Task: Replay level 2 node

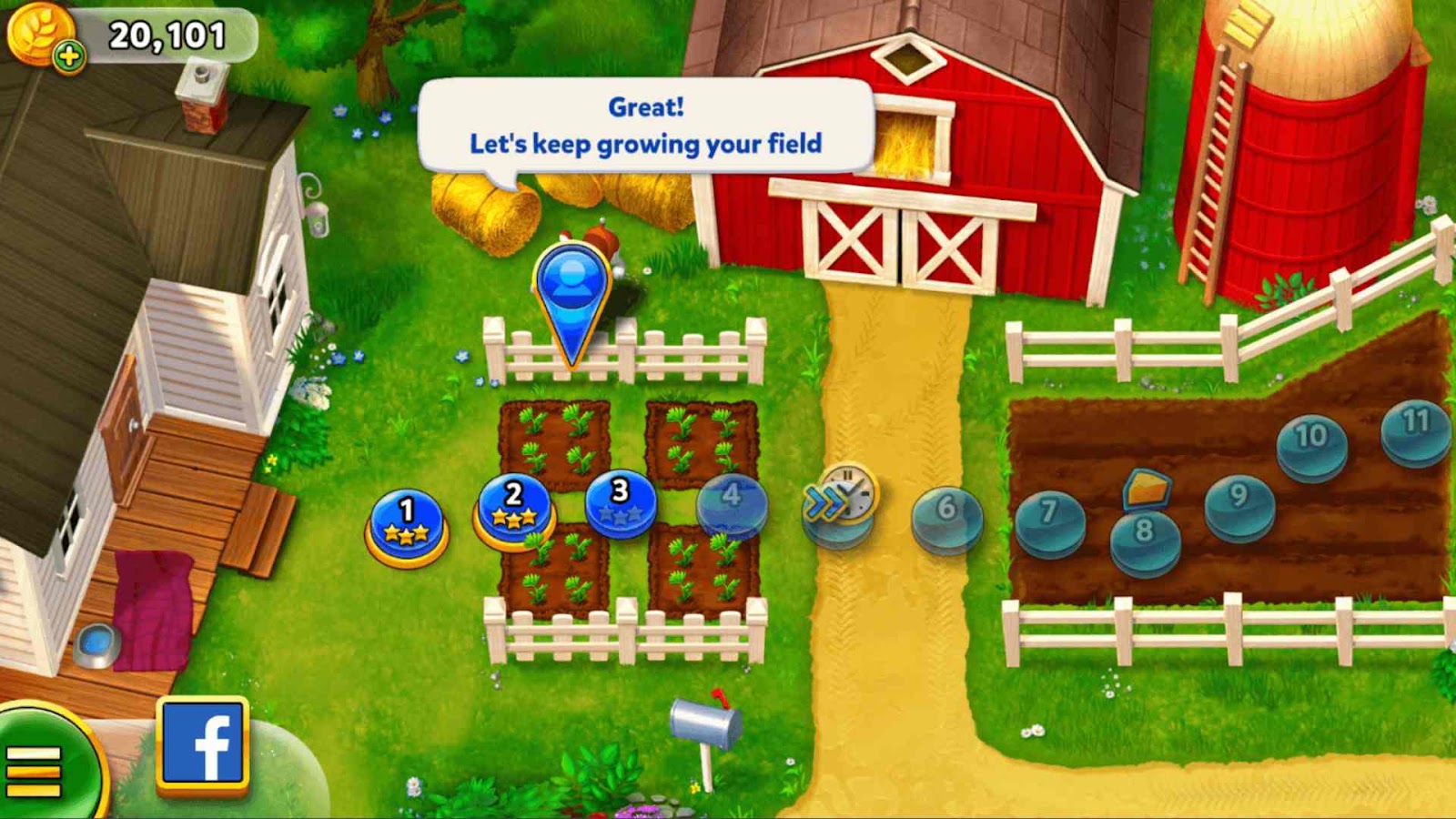Action: tap(514, 510)
